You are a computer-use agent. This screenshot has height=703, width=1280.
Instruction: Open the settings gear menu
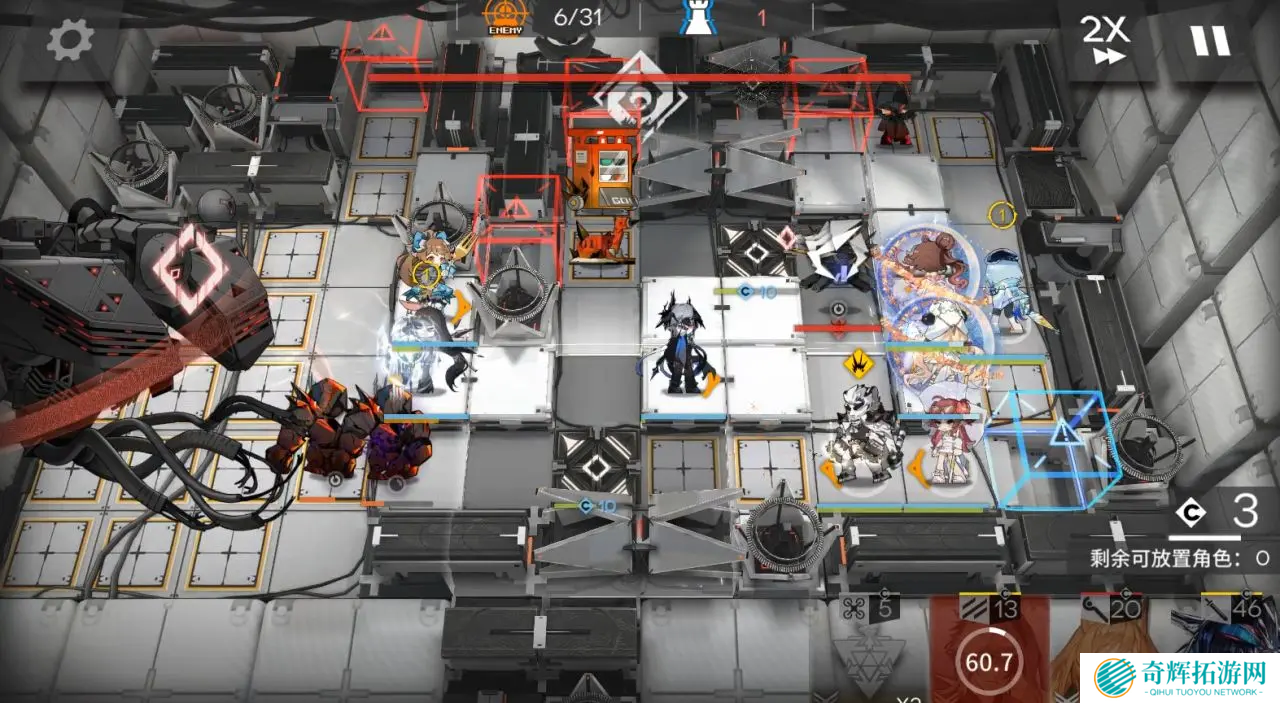pos(70,41)
